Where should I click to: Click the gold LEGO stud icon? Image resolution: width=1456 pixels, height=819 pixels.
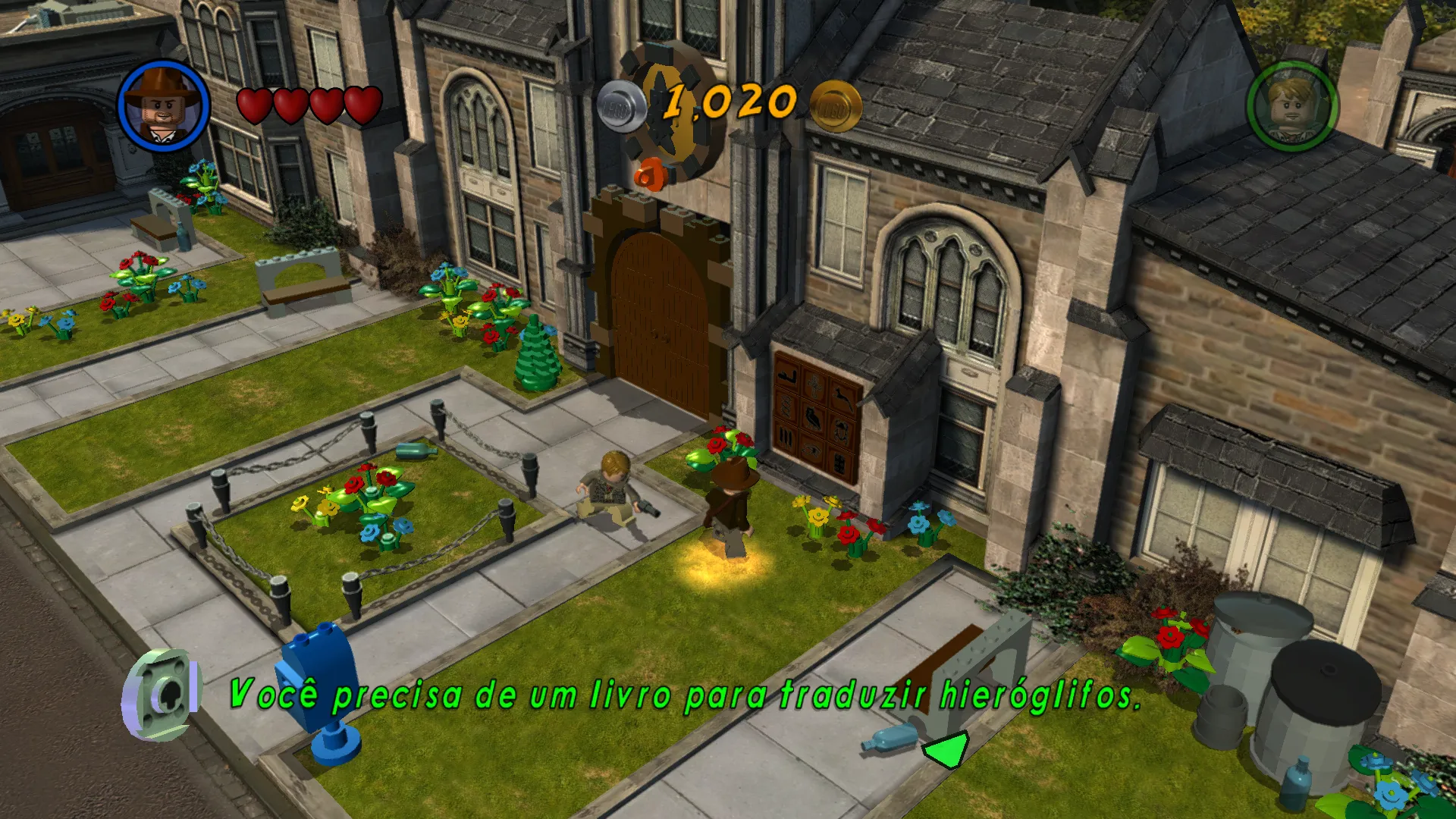click(836, 107)
